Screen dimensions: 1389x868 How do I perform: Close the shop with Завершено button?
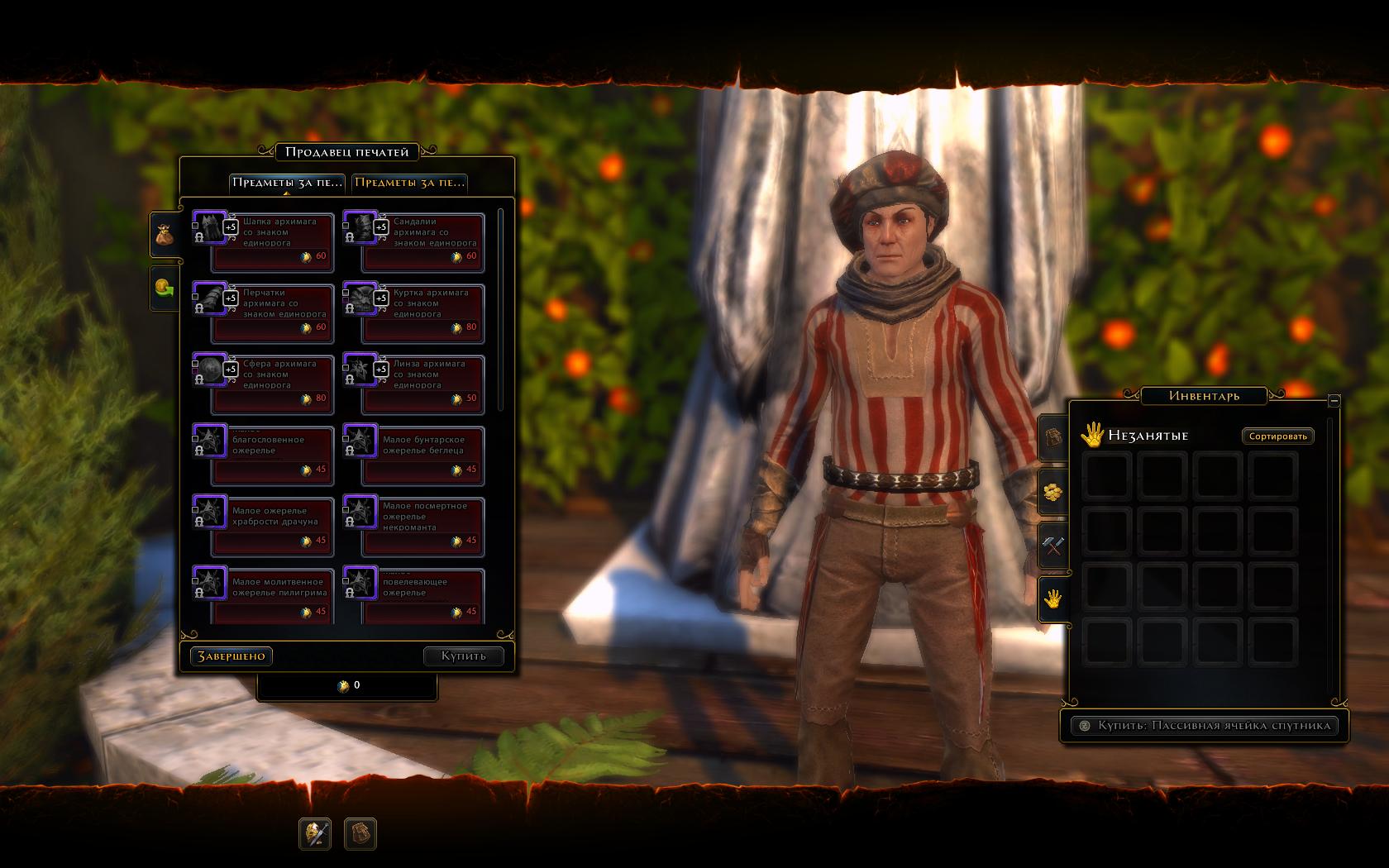[231, 656]
